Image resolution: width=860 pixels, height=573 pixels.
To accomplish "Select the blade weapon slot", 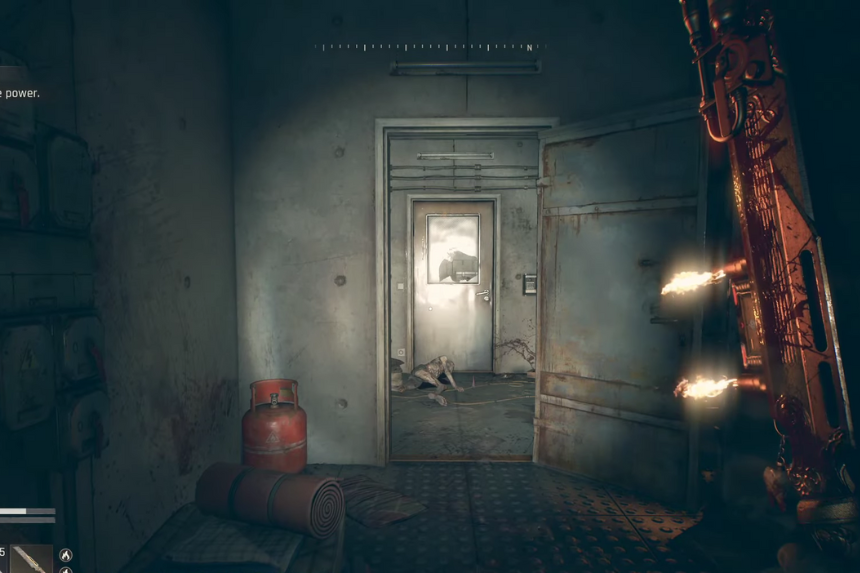I will coord(31,558).
